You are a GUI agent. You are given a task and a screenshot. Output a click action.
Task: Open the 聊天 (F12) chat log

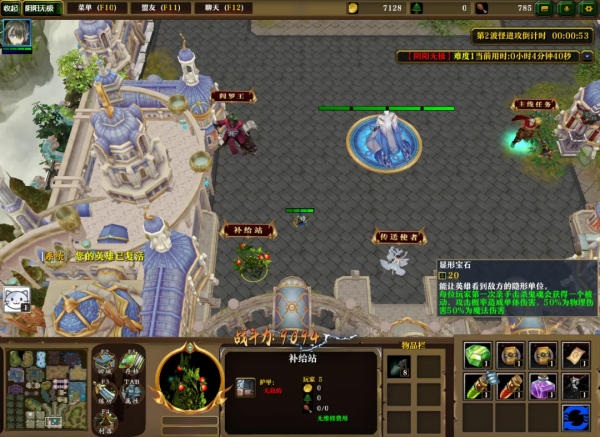(x=222, y=8)
